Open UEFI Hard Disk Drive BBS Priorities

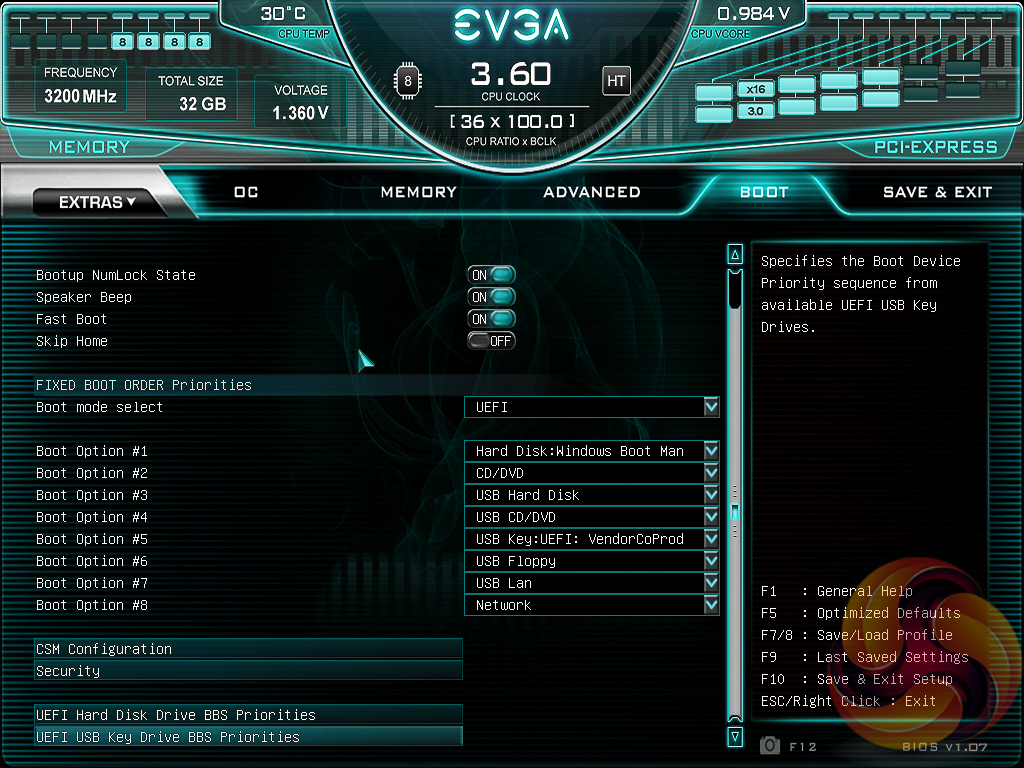[248, 715]
